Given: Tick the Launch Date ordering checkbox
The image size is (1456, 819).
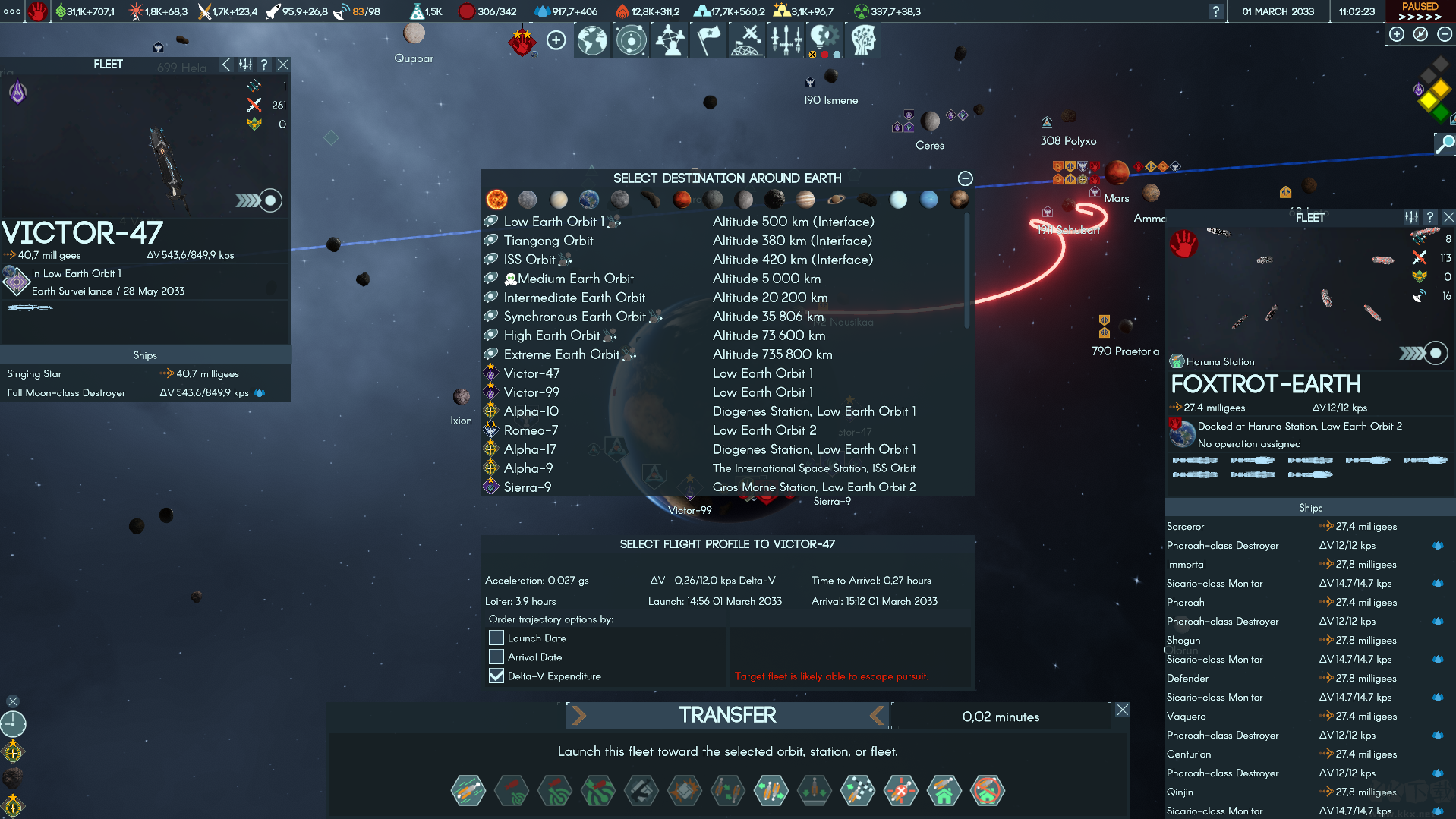Looking at the screenshot, I should [x=496, y=638].
